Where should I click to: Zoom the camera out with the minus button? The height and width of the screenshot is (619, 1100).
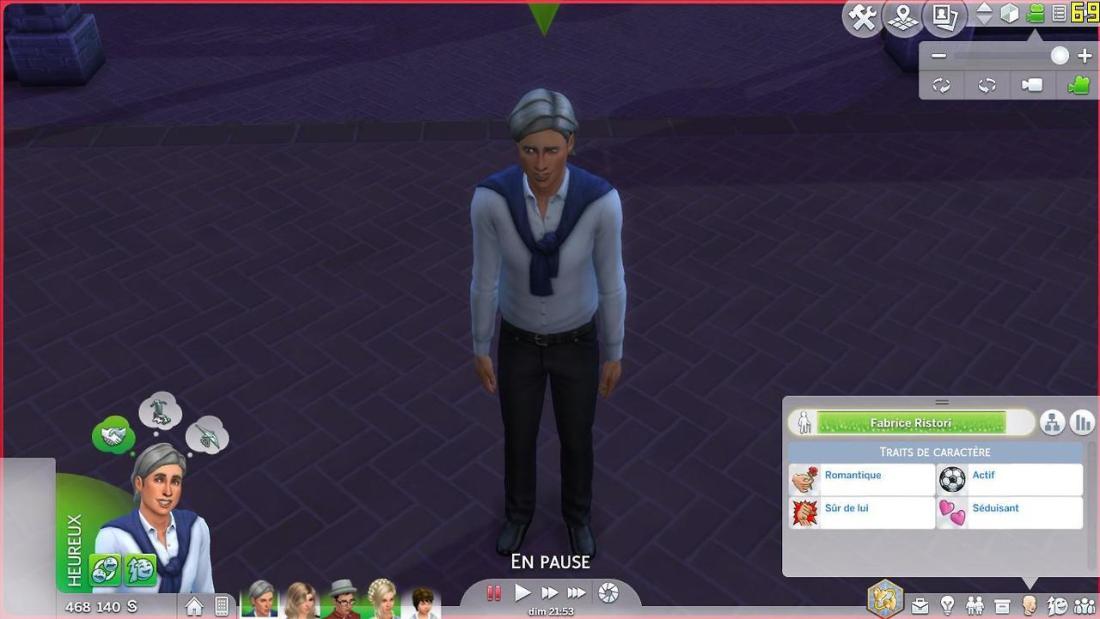click(x=938, y=56)
